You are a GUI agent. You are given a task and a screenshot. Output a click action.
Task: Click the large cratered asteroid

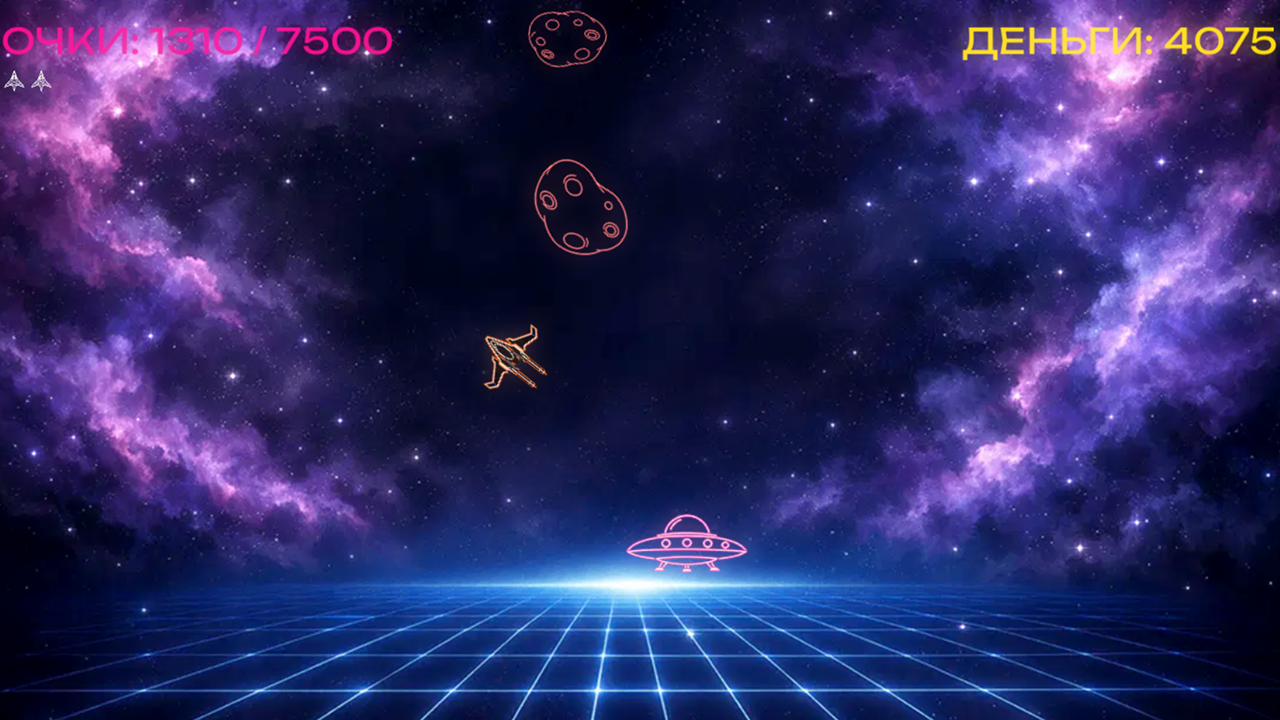pyautogui.click(x=580, y=207)
